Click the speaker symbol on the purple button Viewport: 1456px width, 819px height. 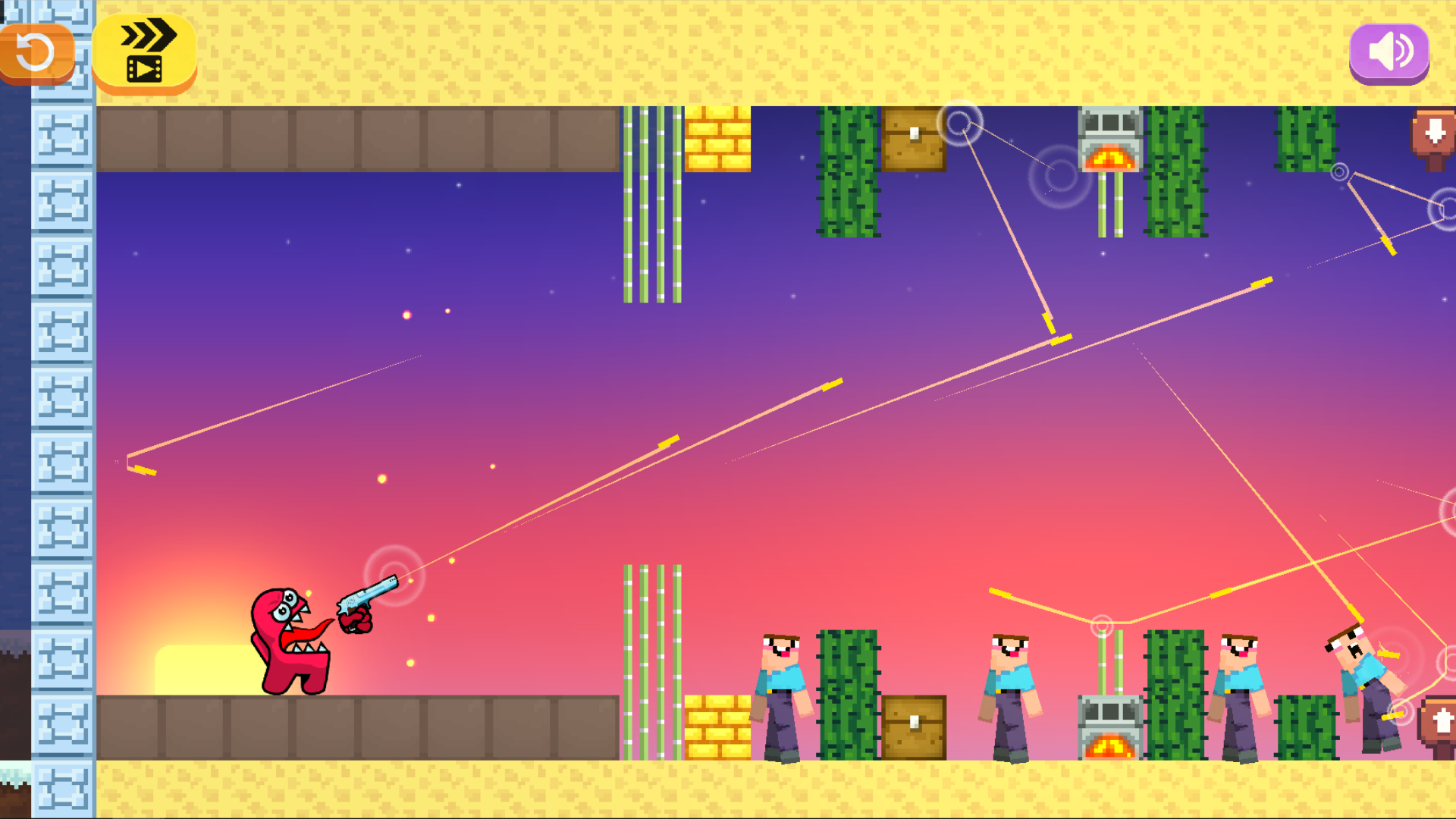tap(1390, 52)
